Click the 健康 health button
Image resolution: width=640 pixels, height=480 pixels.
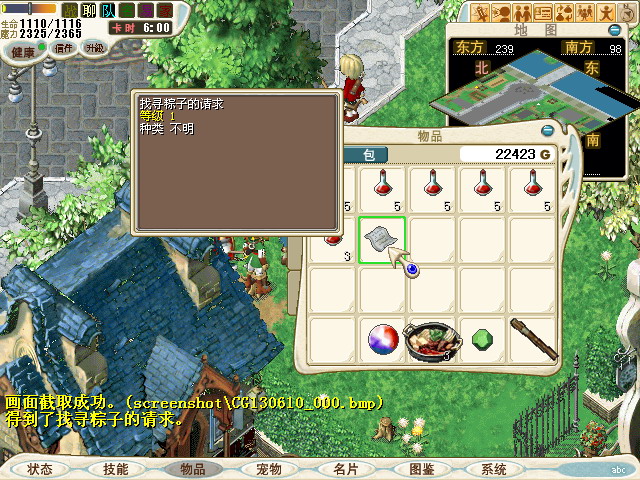click(x=23, y=51)
